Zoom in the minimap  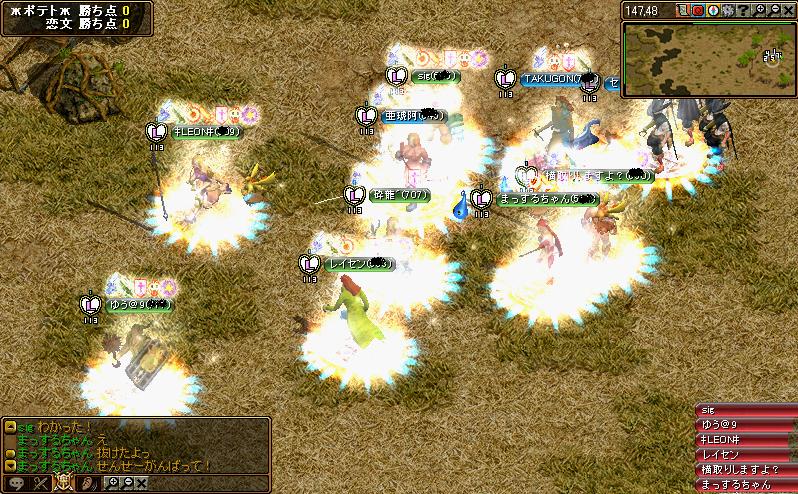[x=759, y=10]
